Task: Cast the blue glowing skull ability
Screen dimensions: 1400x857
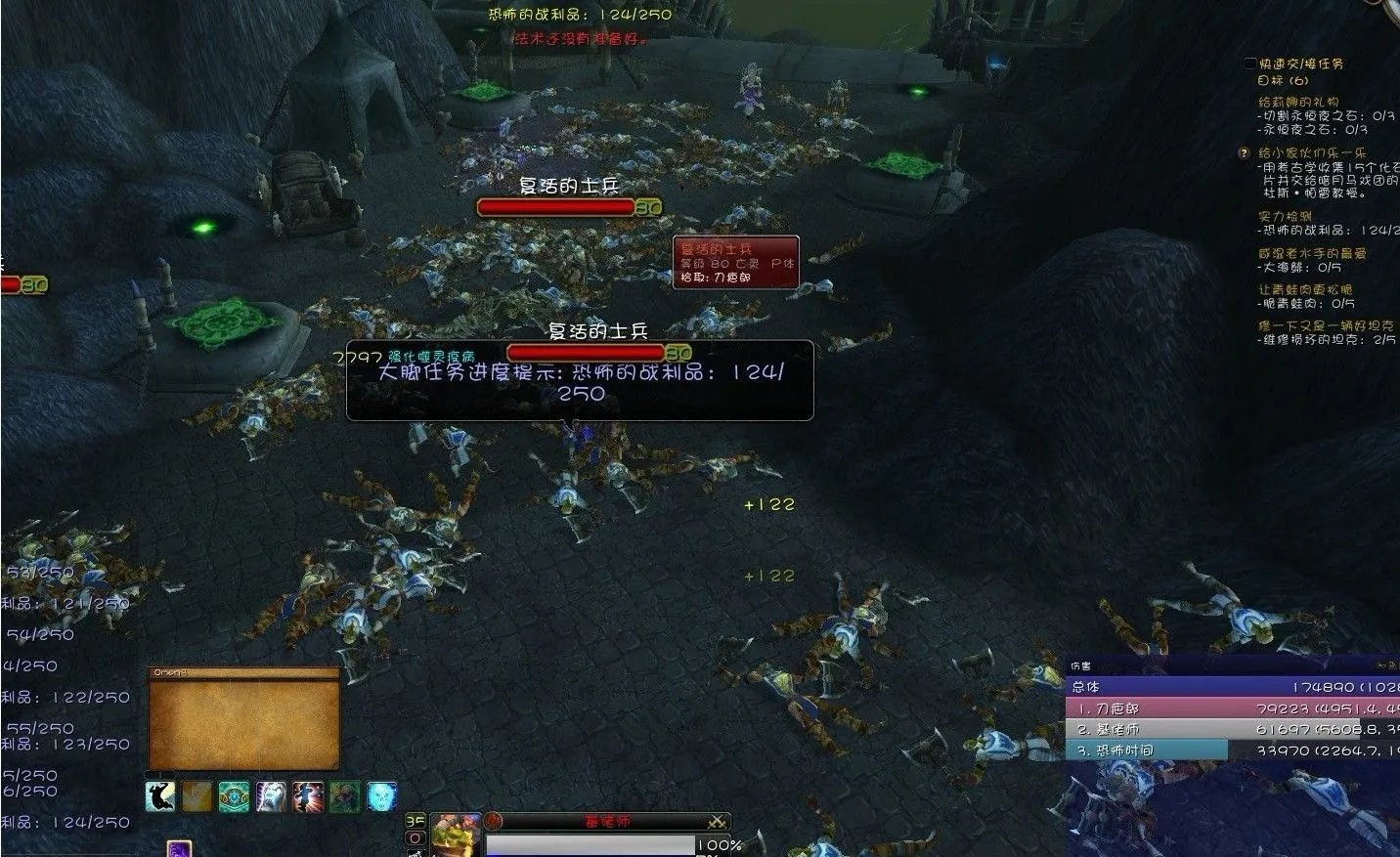Action: [x=381, y=796]
